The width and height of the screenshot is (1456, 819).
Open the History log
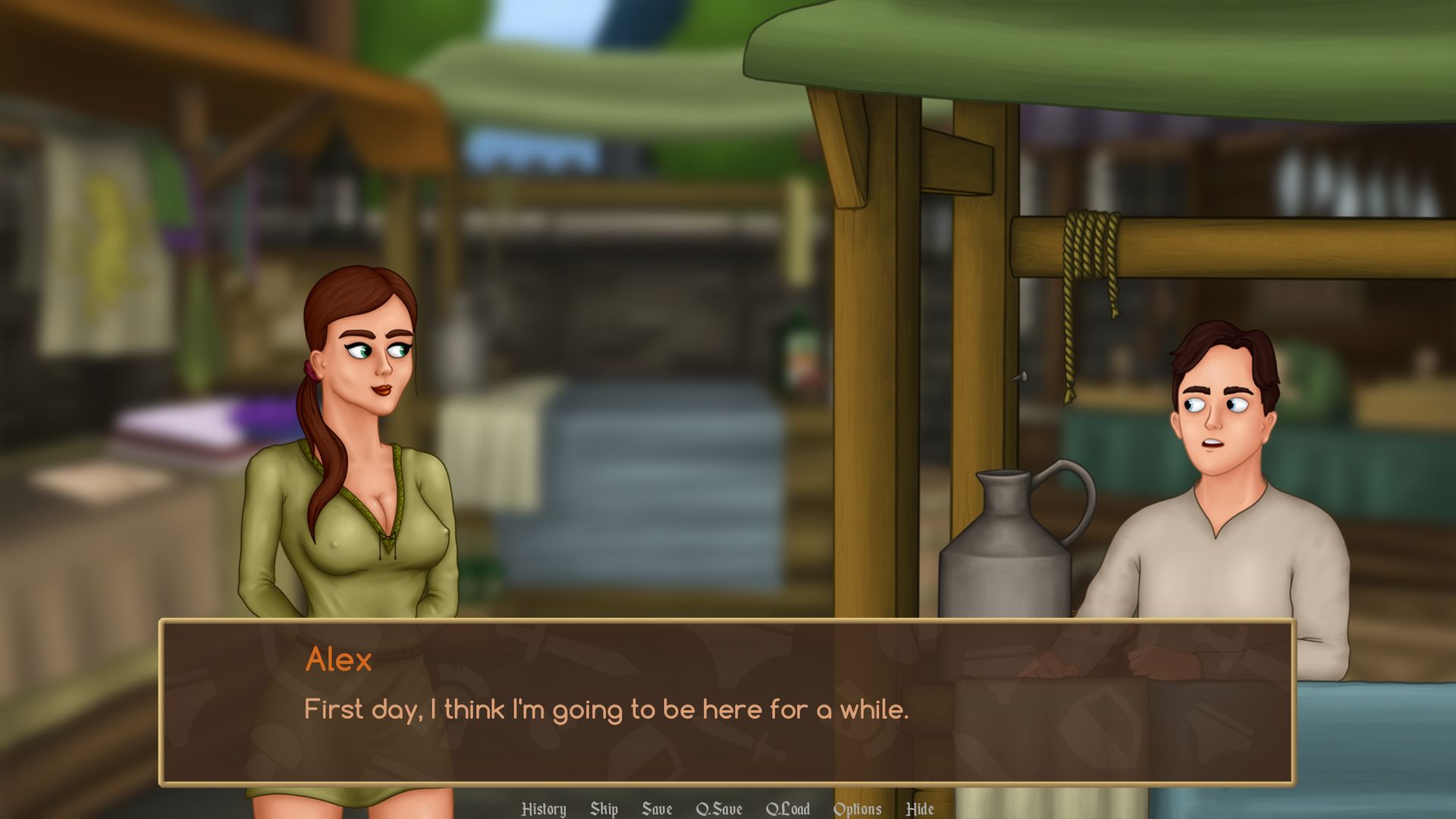(x=544, y=809)
